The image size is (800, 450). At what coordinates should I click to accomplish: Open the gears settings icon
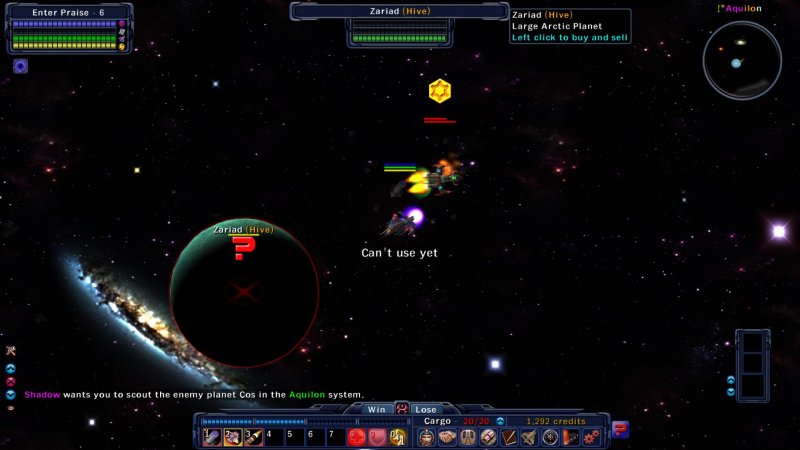pos(592,437)
